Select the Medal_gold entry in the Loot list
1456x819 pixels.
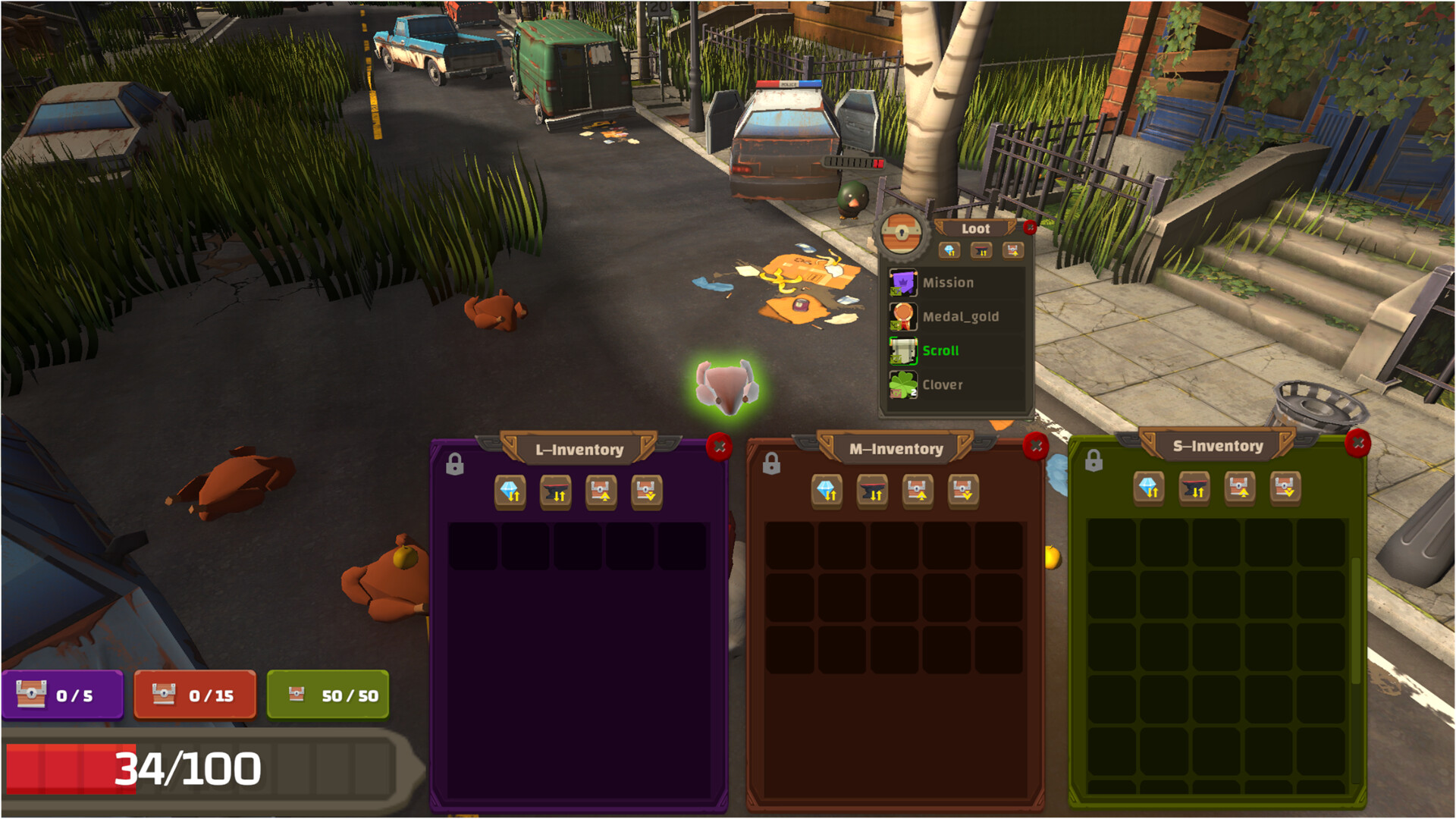pyautogui.click(x=959, y=316)
